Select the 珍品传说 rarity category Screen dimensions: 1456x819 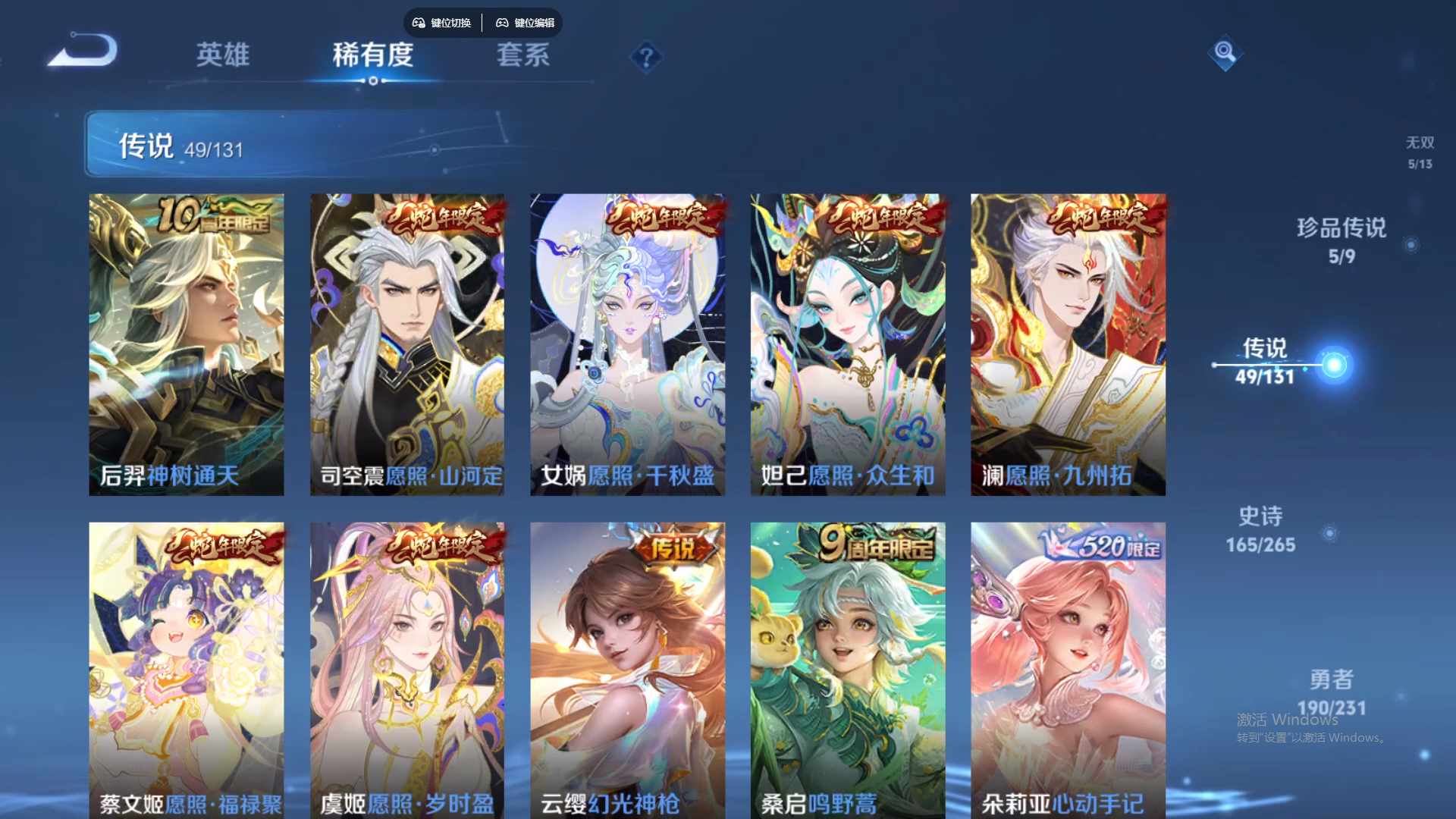1341,227
